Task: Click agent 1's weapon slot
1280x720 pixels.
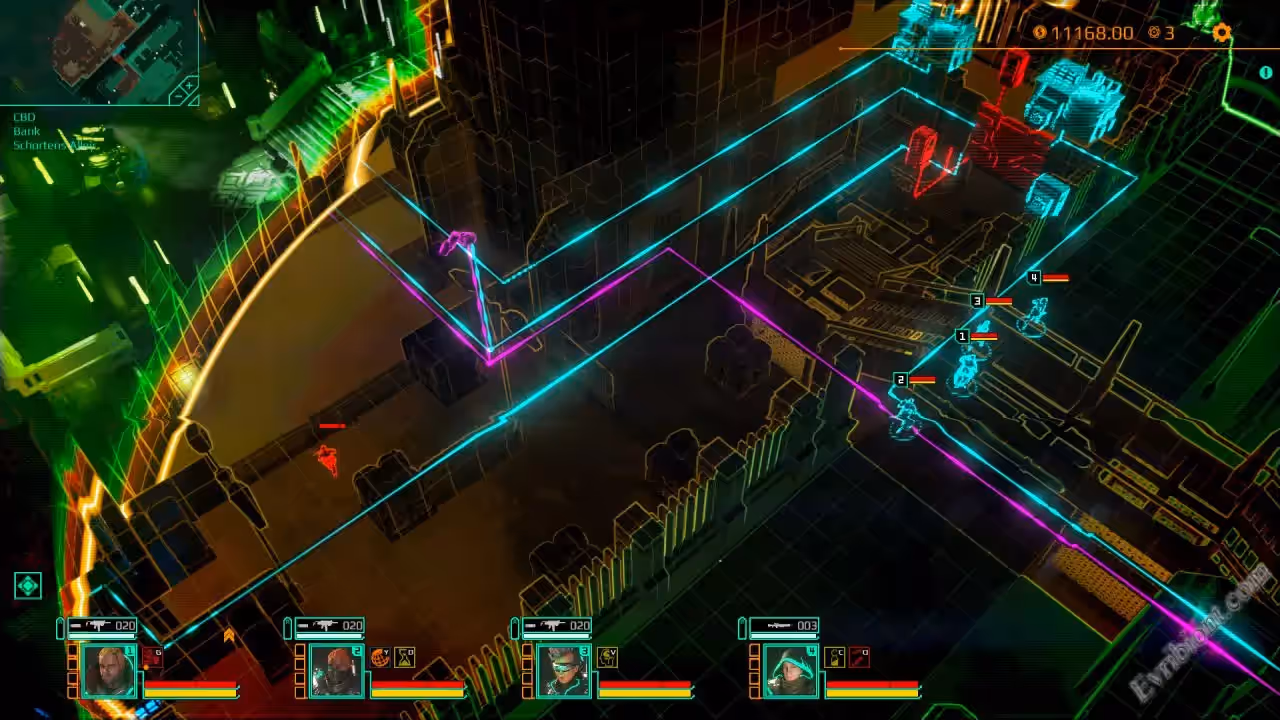Action: click(x=102, y=626)
